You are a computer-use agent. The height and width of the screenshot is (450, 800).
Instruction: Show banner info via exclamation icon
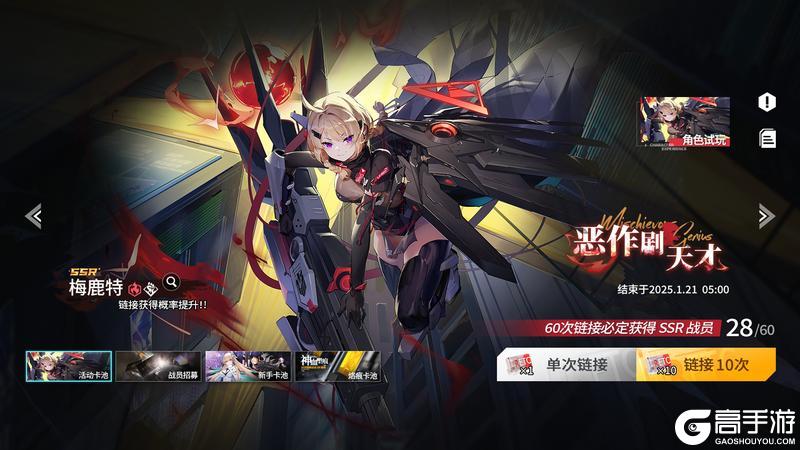coord(767,102)
